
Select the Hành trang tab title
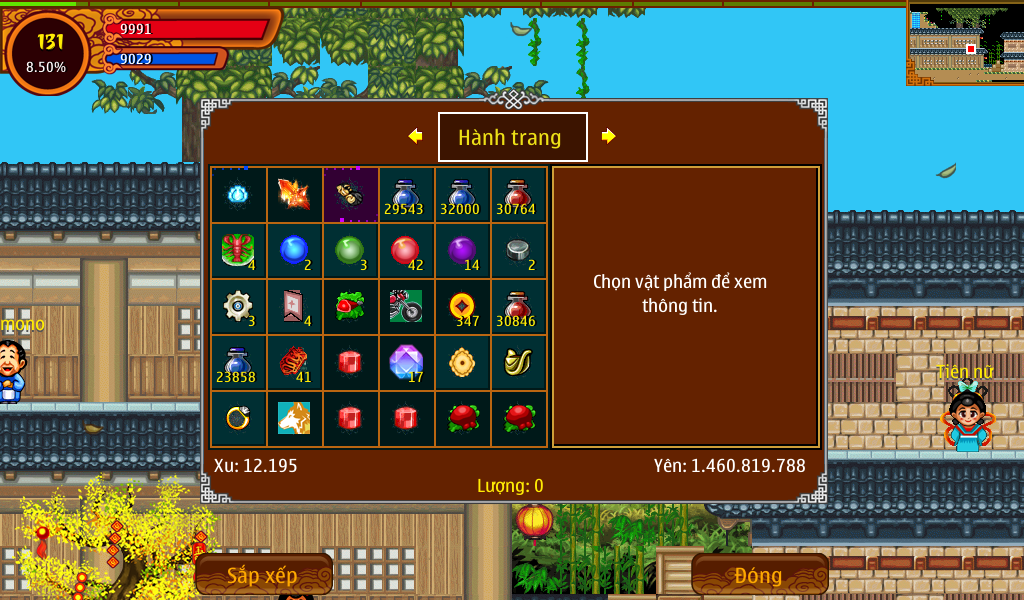(512, 137)
